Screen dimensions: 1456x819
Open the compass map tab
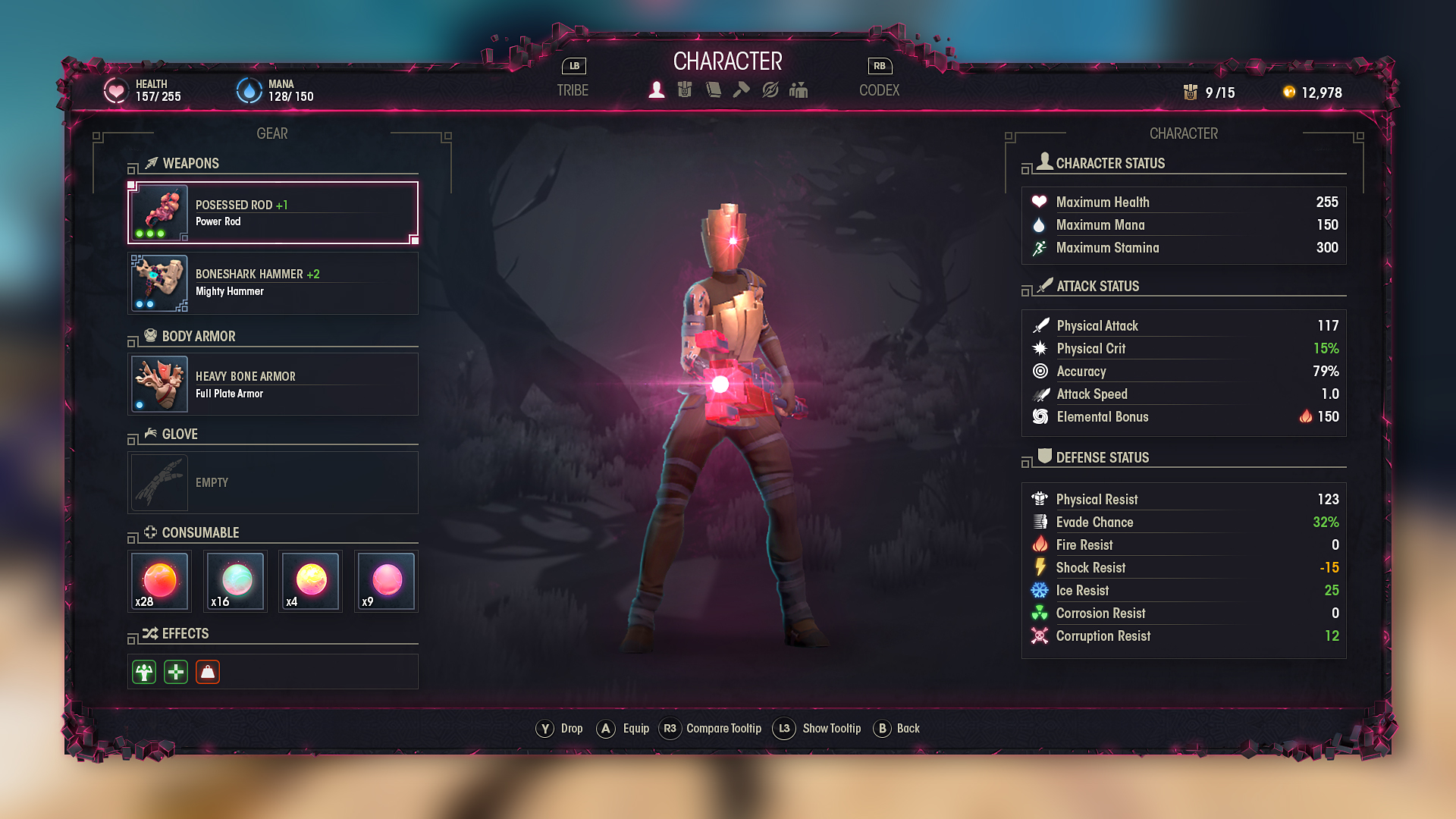(770, 90)
